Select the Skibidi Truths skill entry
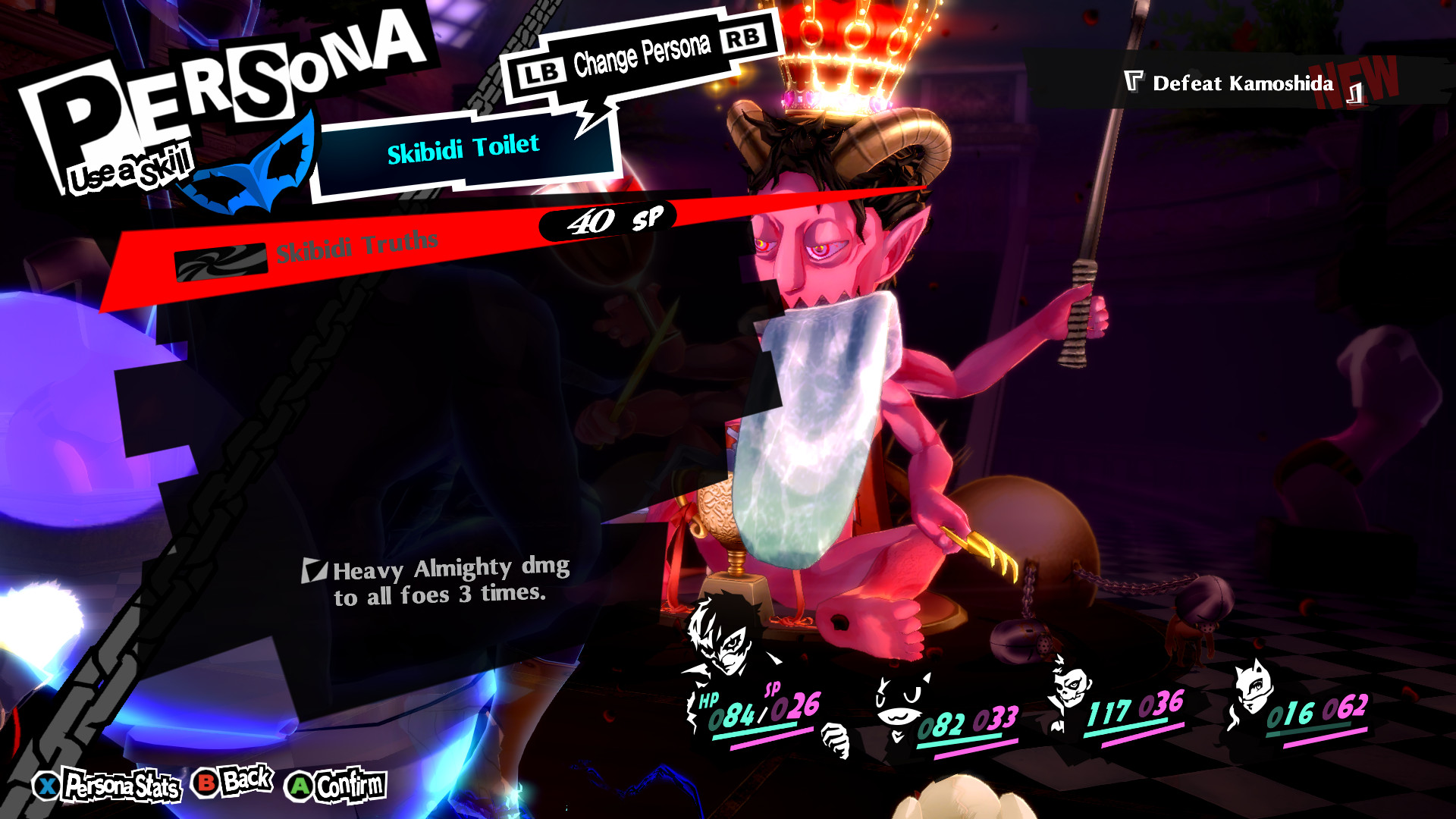The image size is (1456, 819). (x=355, y=246)
